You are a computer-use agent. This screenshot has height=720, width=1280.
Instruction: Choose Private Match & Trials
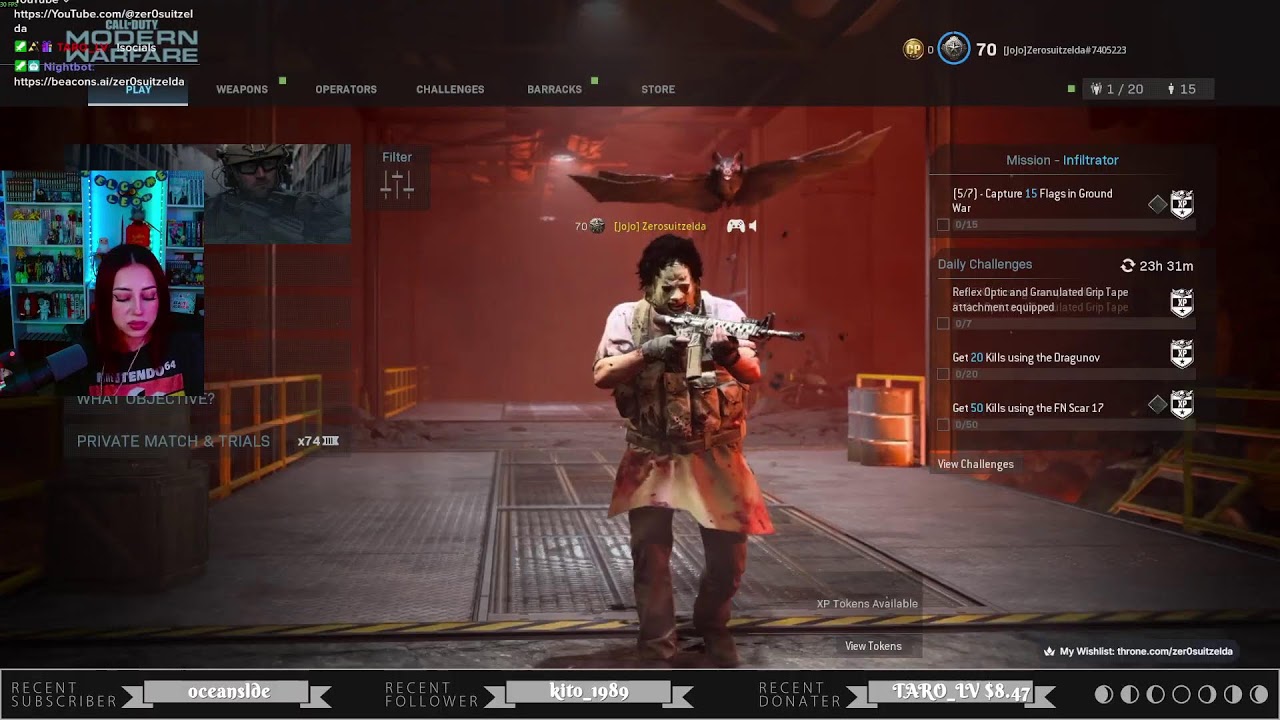tap(173, 441)
